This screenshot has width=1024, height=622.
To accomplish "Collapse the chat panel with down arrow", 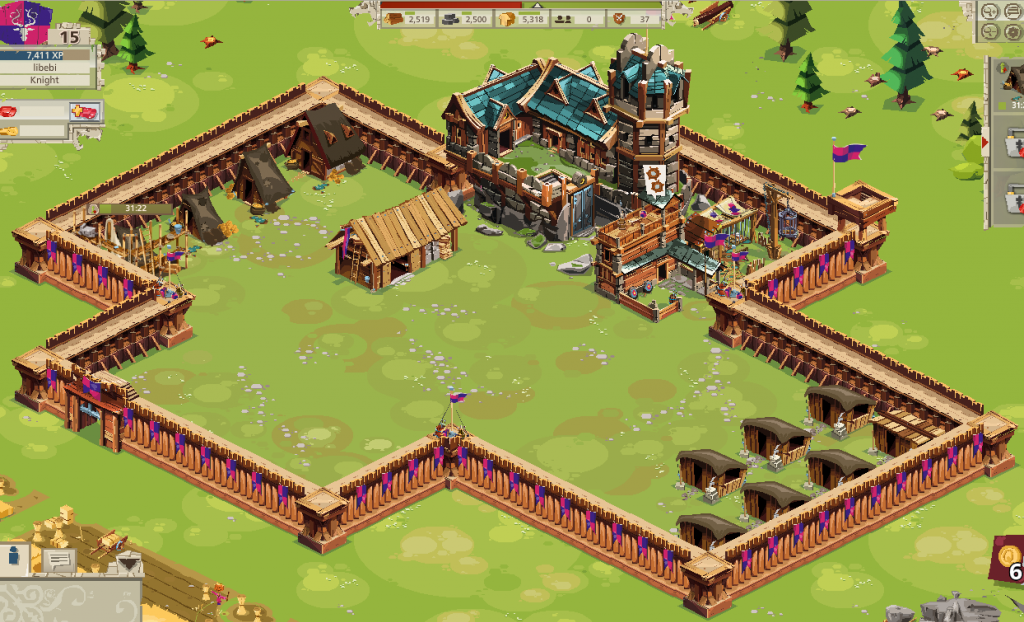I will click(x=128, y=563).
